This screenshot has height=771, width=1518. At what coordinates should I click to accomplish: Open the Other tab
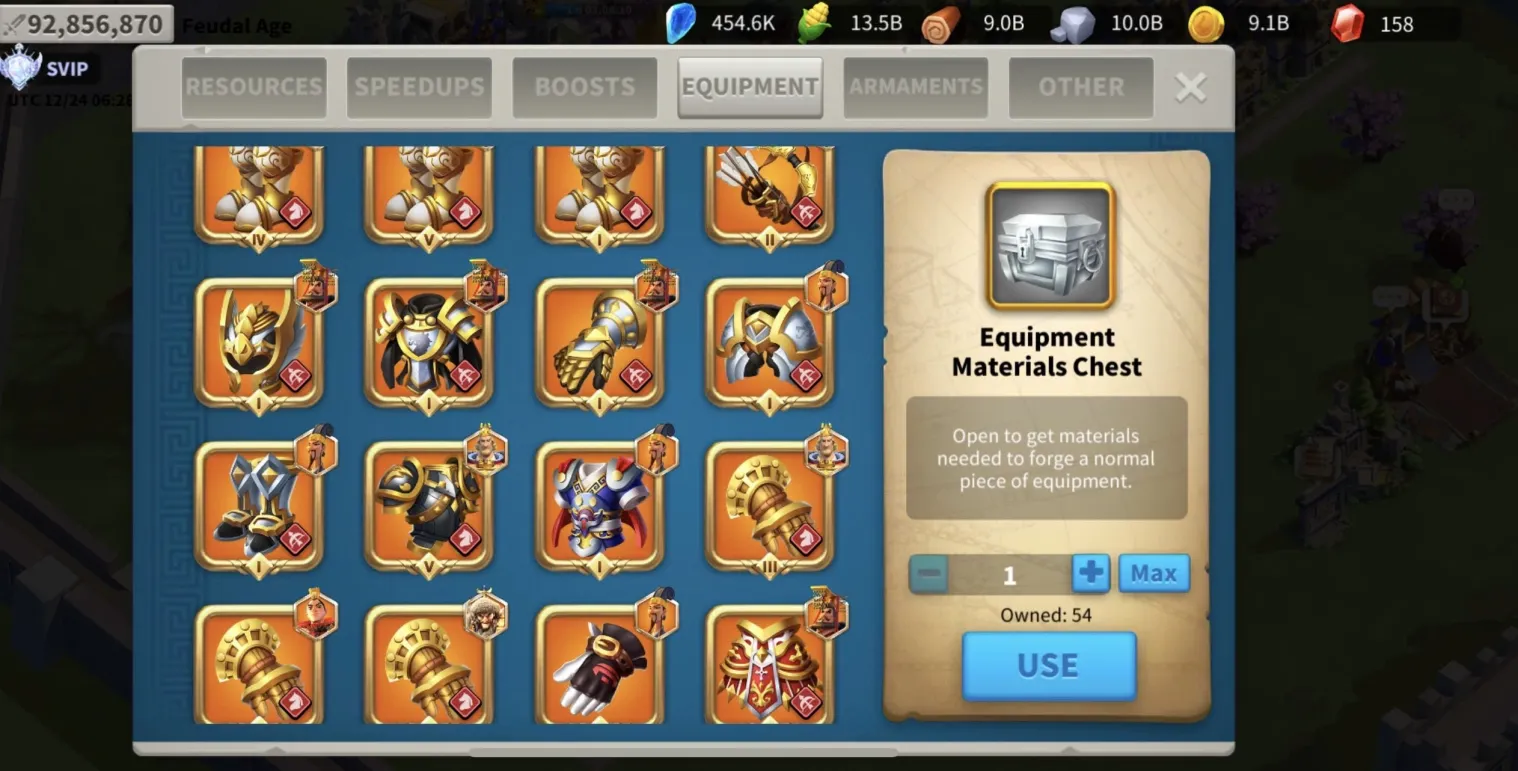tap(1081, 87)
